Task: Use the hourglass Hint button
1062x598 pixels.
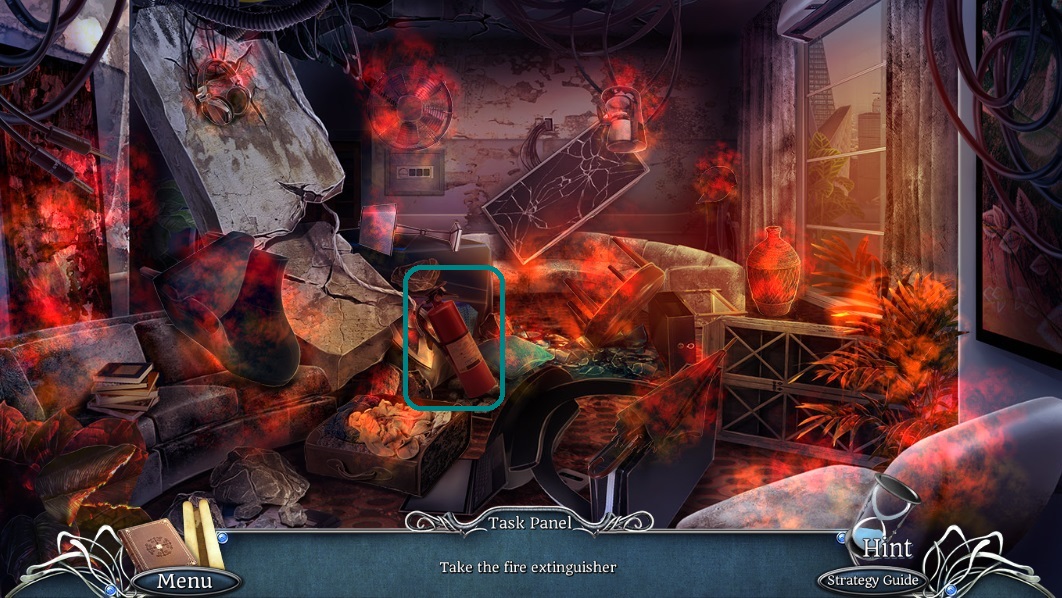Action: point(885,530)
